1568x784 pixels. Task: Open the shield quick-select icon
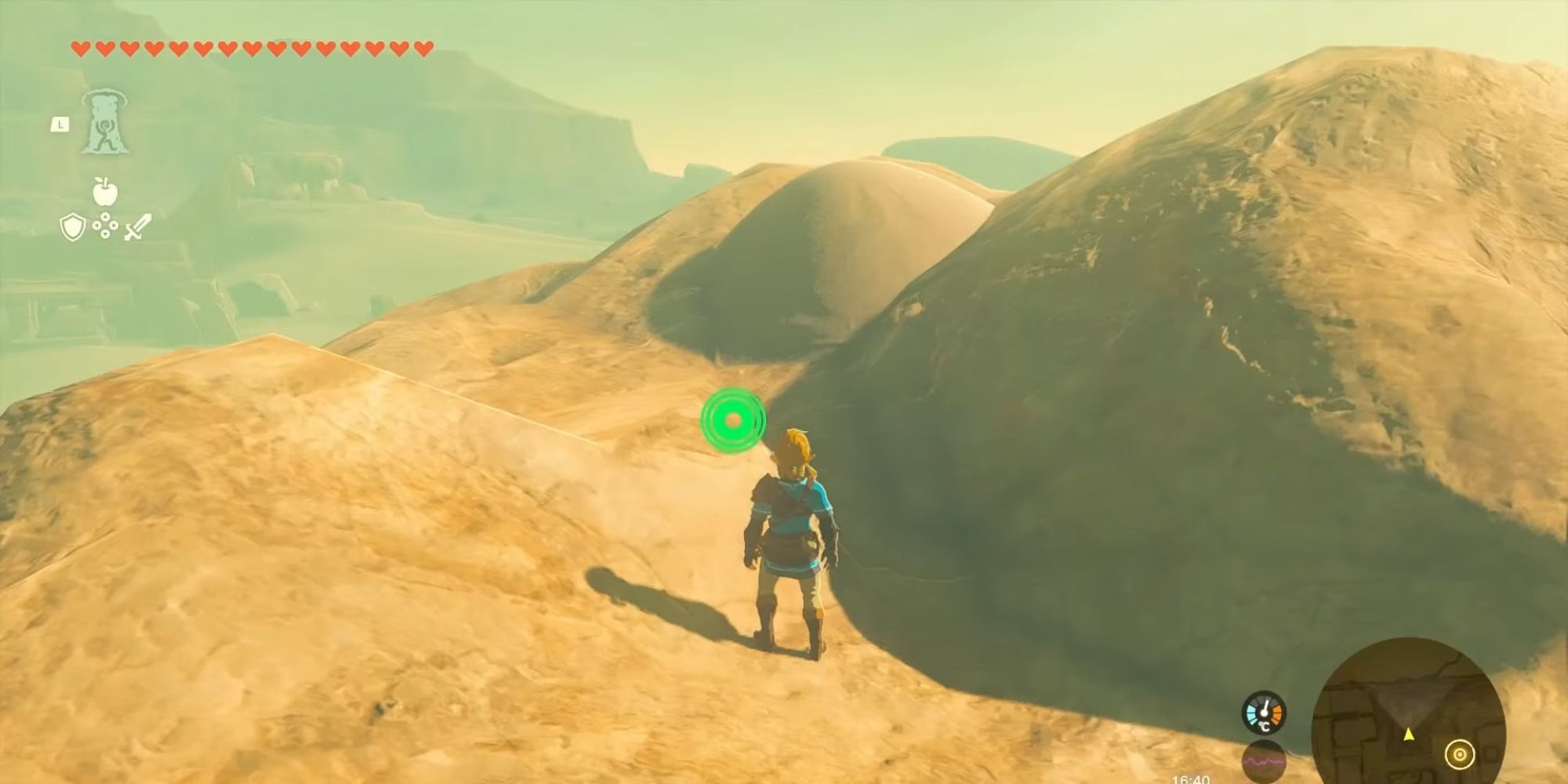tap(72, 228)
